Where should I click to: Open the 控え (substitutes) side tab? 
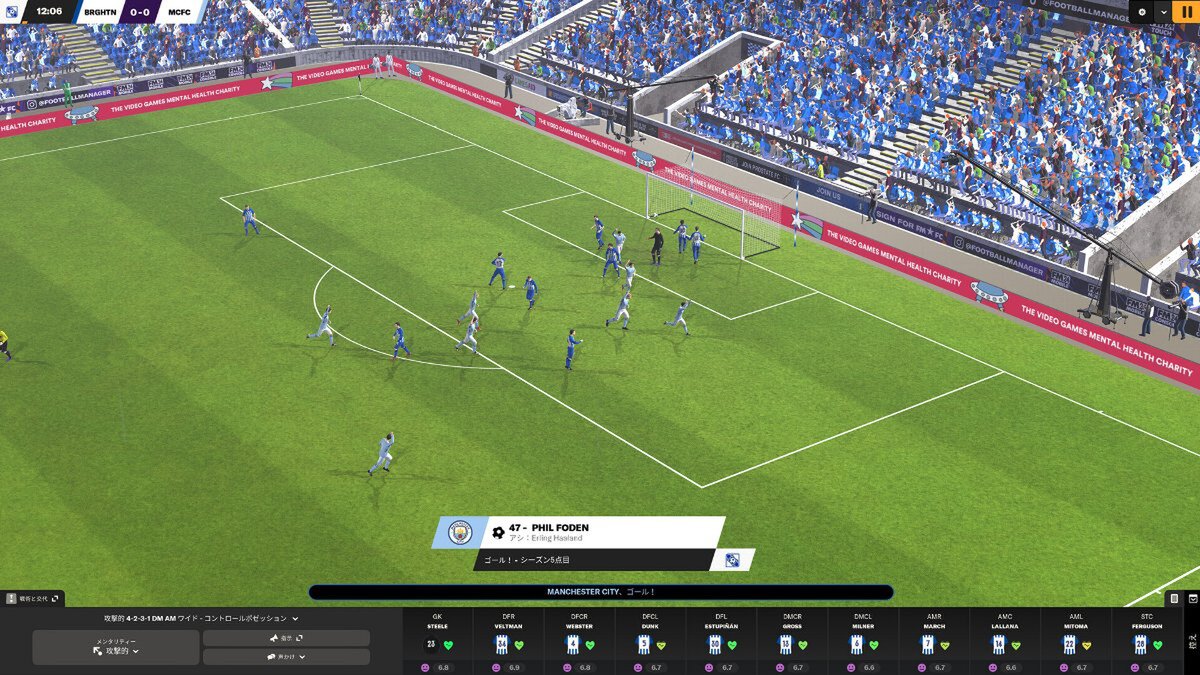[x=1191, y=640]
